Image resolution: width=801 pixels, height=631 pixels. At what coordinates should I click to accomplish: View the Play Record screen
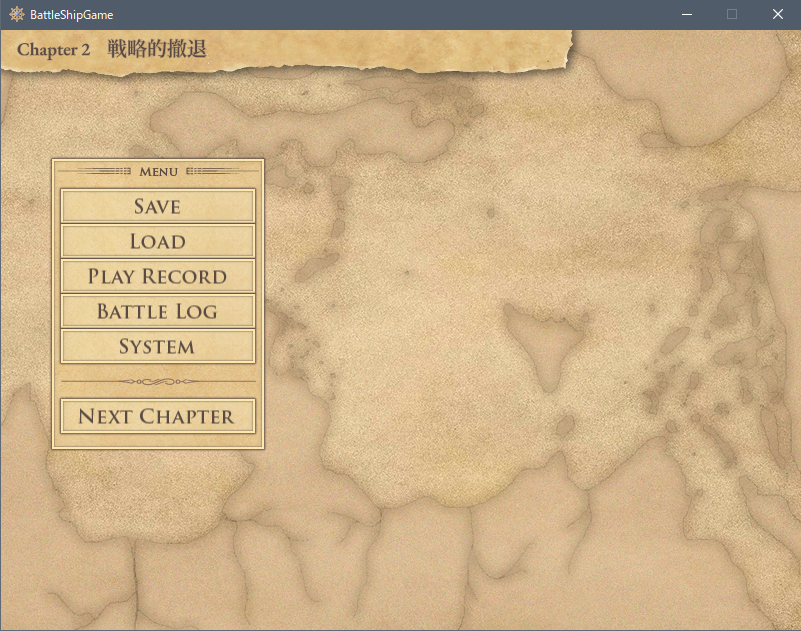click(x=158, y=276)
